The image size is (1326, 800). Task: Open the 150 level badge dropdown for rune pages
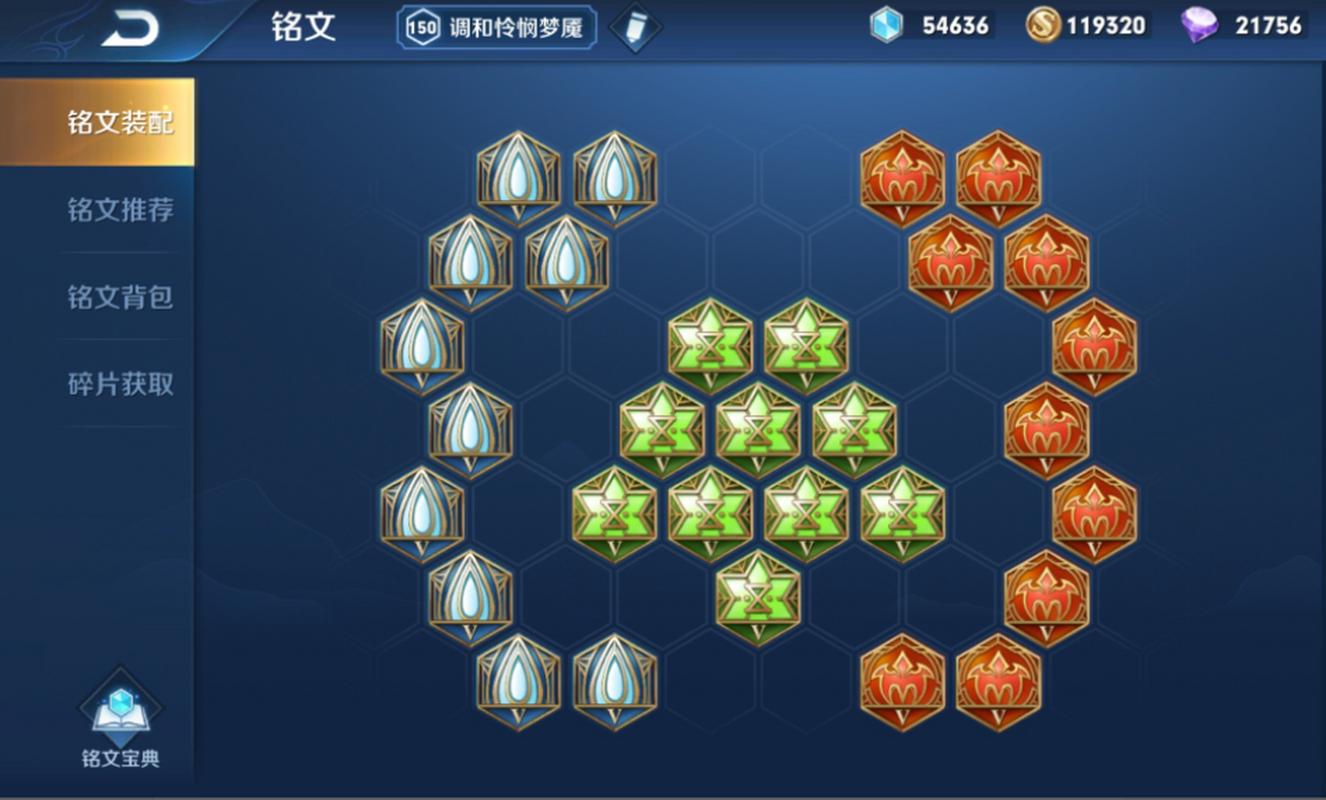(421, 28)
